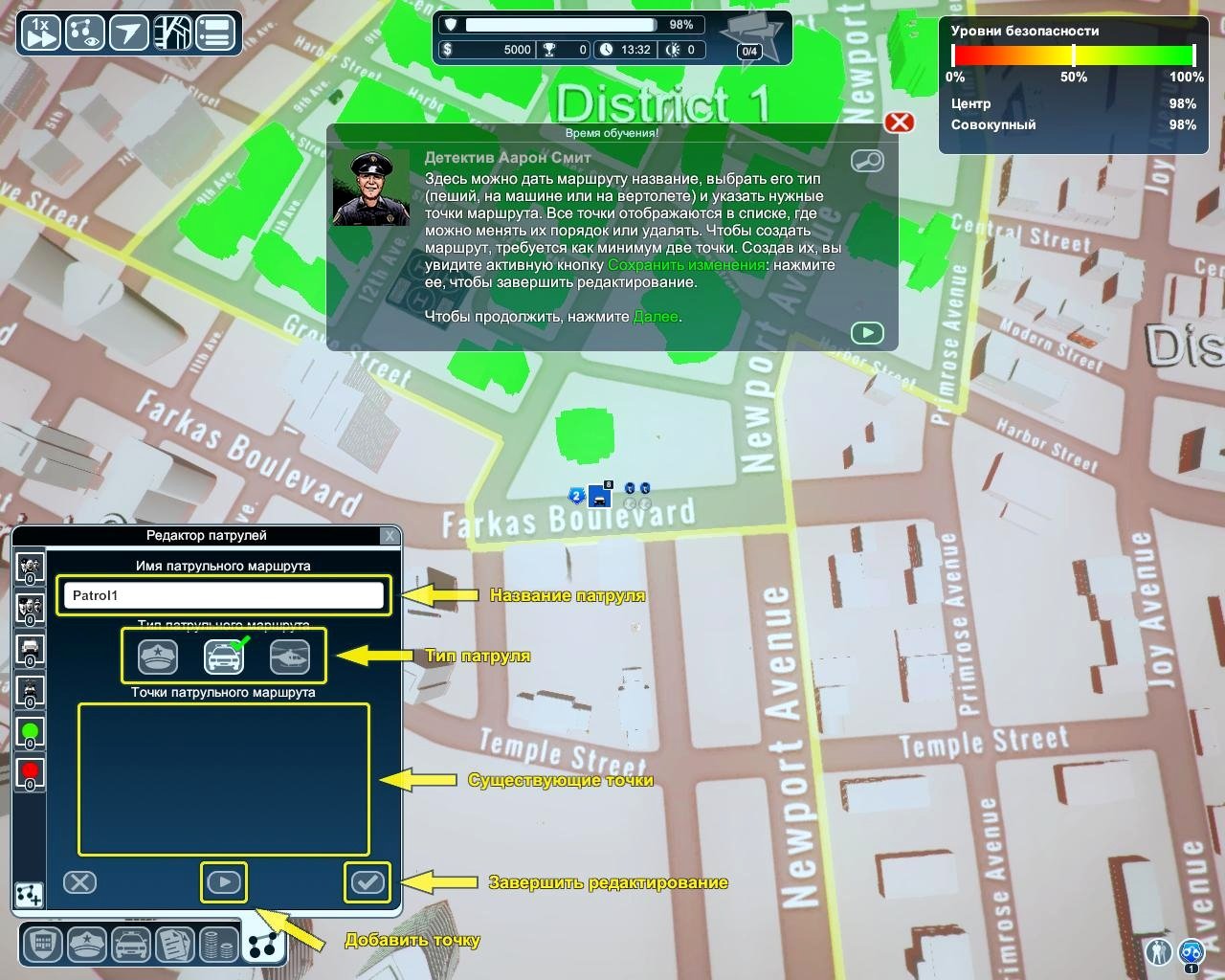Open the reports documents icon in bottom toolbar
1225x980 pixels.
click(177, 944)
